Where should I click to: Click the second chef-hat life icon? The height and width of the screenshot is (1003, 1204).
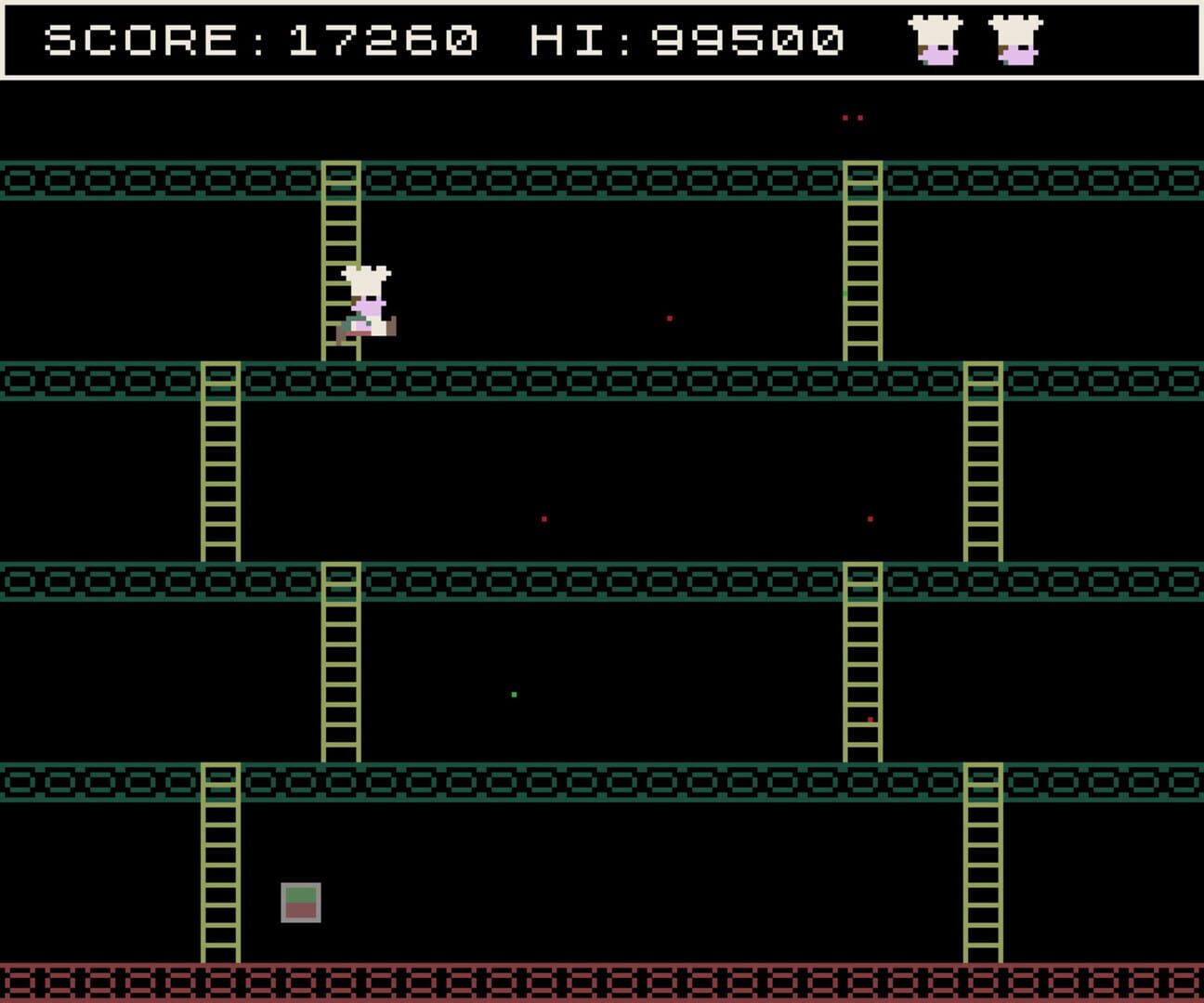1016,39
